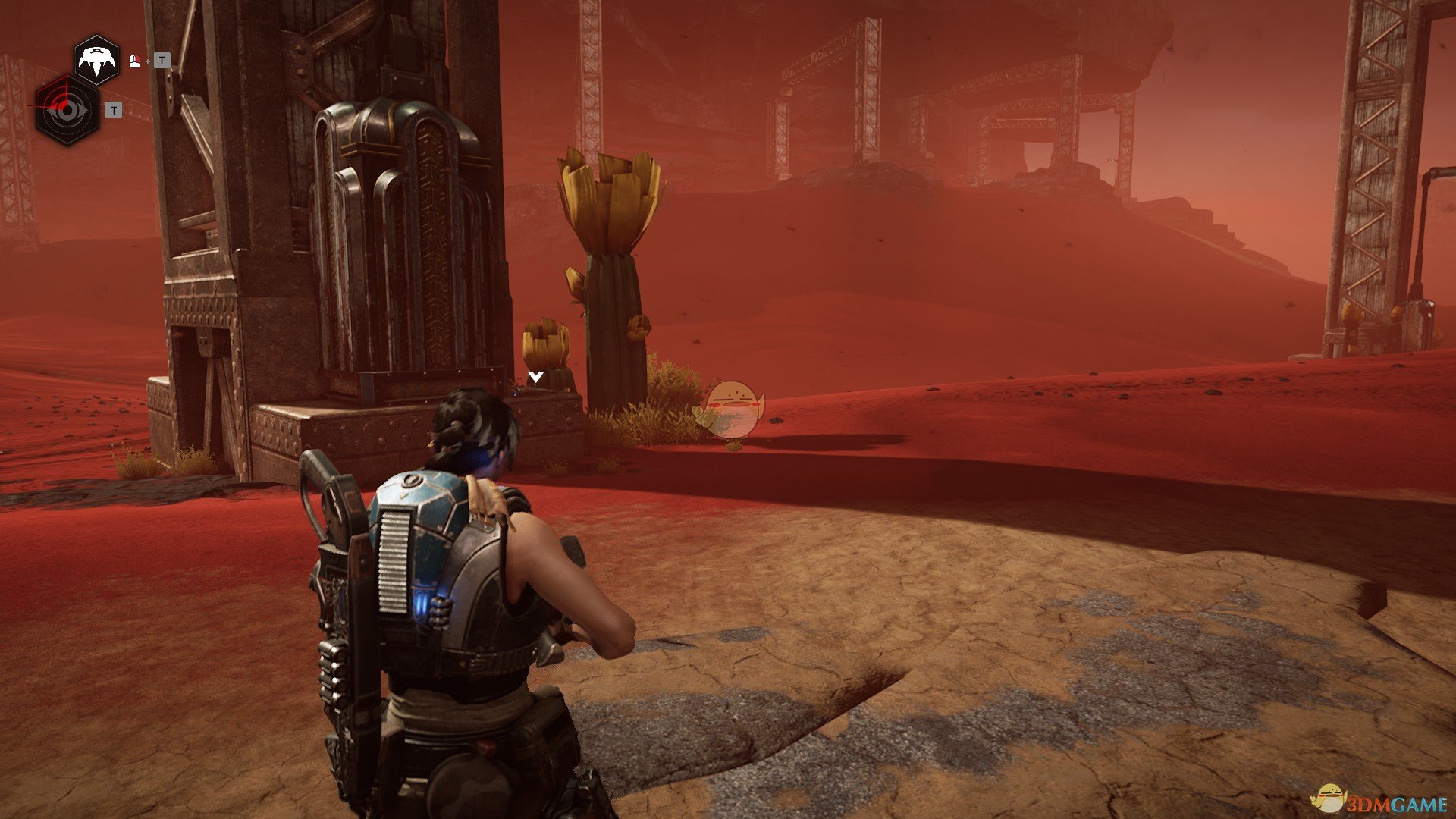The height and width of the screenshot is (819, 1456).
Task: Click the white chevron waypoint marker
Action: [x=536, y=377]
